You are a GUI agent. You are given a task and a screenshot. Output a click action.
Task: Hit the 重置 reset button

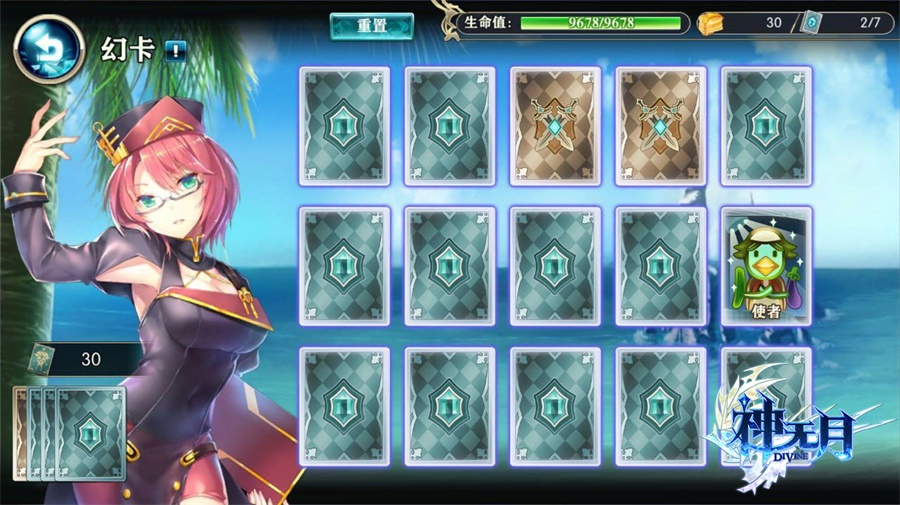(371, 26)
